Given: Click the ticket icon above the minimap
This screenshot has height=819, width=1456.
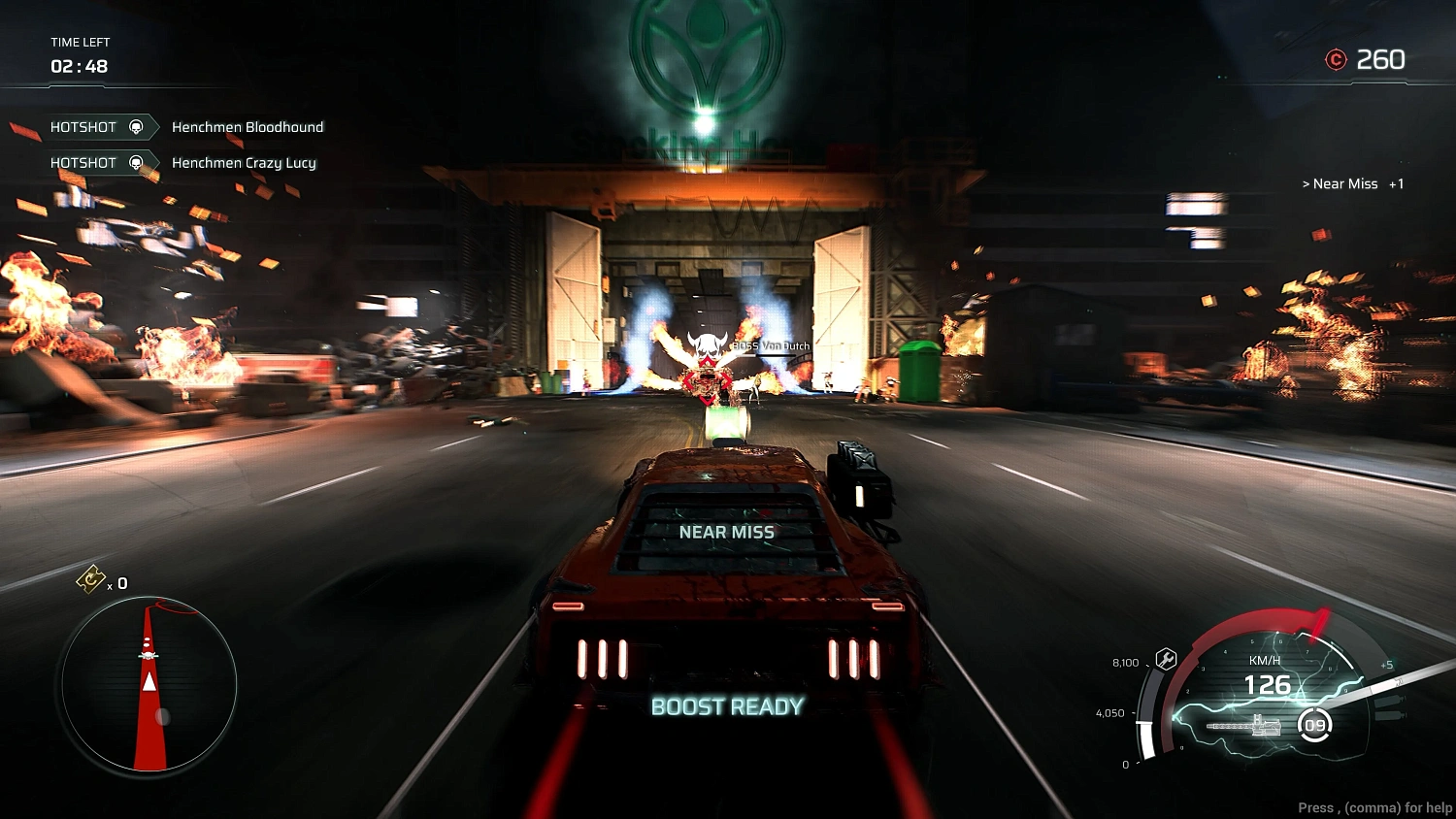Looking at the screenshot, I should tap(90, 580).
